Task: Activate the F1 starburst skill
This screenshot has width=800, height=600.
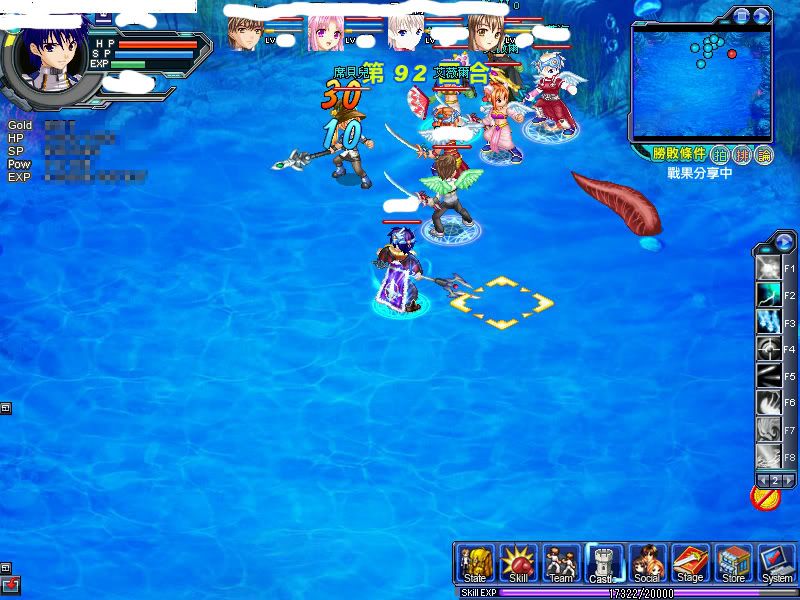Action: (769, 269)
